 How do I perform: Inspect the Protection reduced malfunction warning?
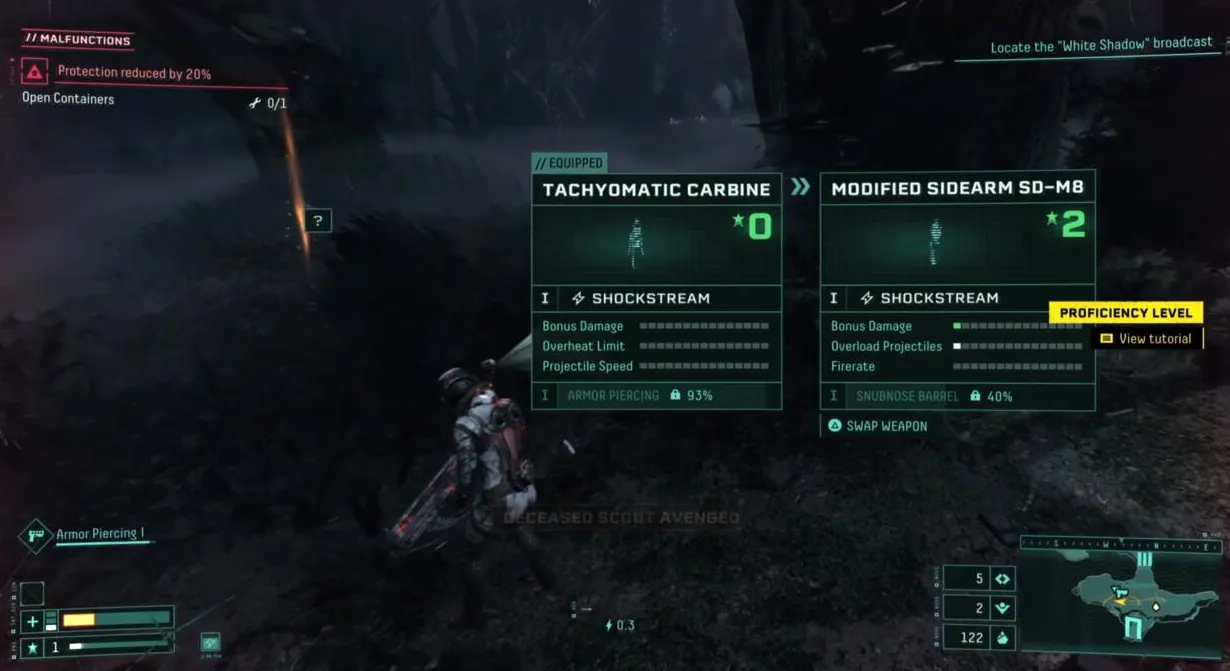tap(134, 72)
